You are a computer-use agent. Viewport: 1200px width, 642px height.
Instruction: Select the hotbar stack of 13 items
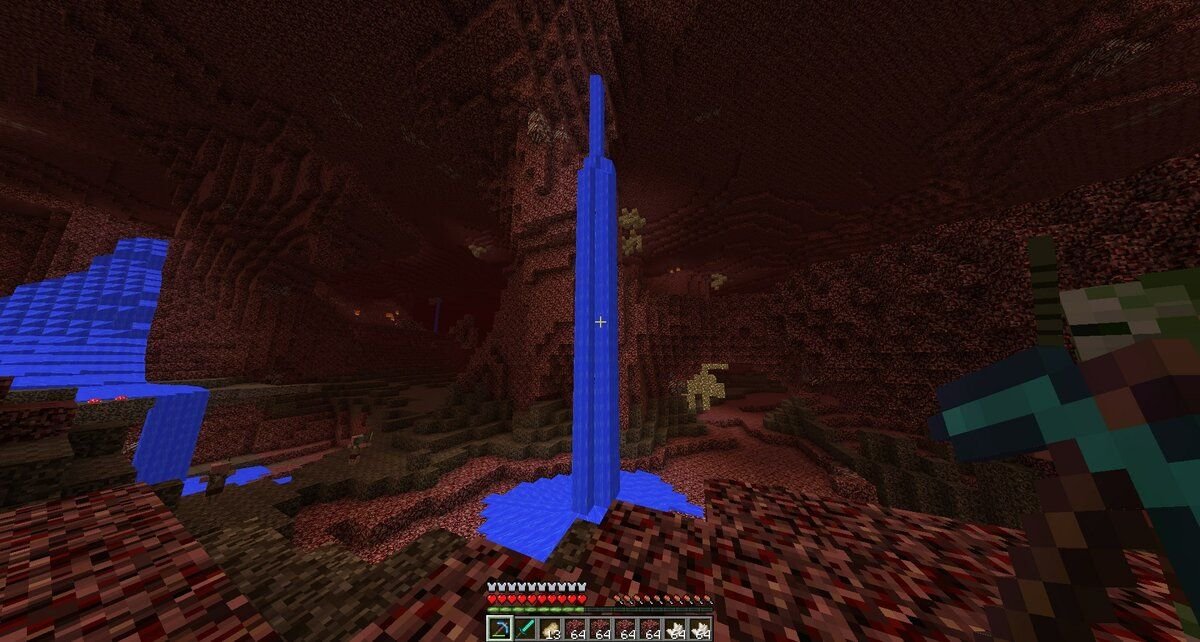click(x=549, y=629)
